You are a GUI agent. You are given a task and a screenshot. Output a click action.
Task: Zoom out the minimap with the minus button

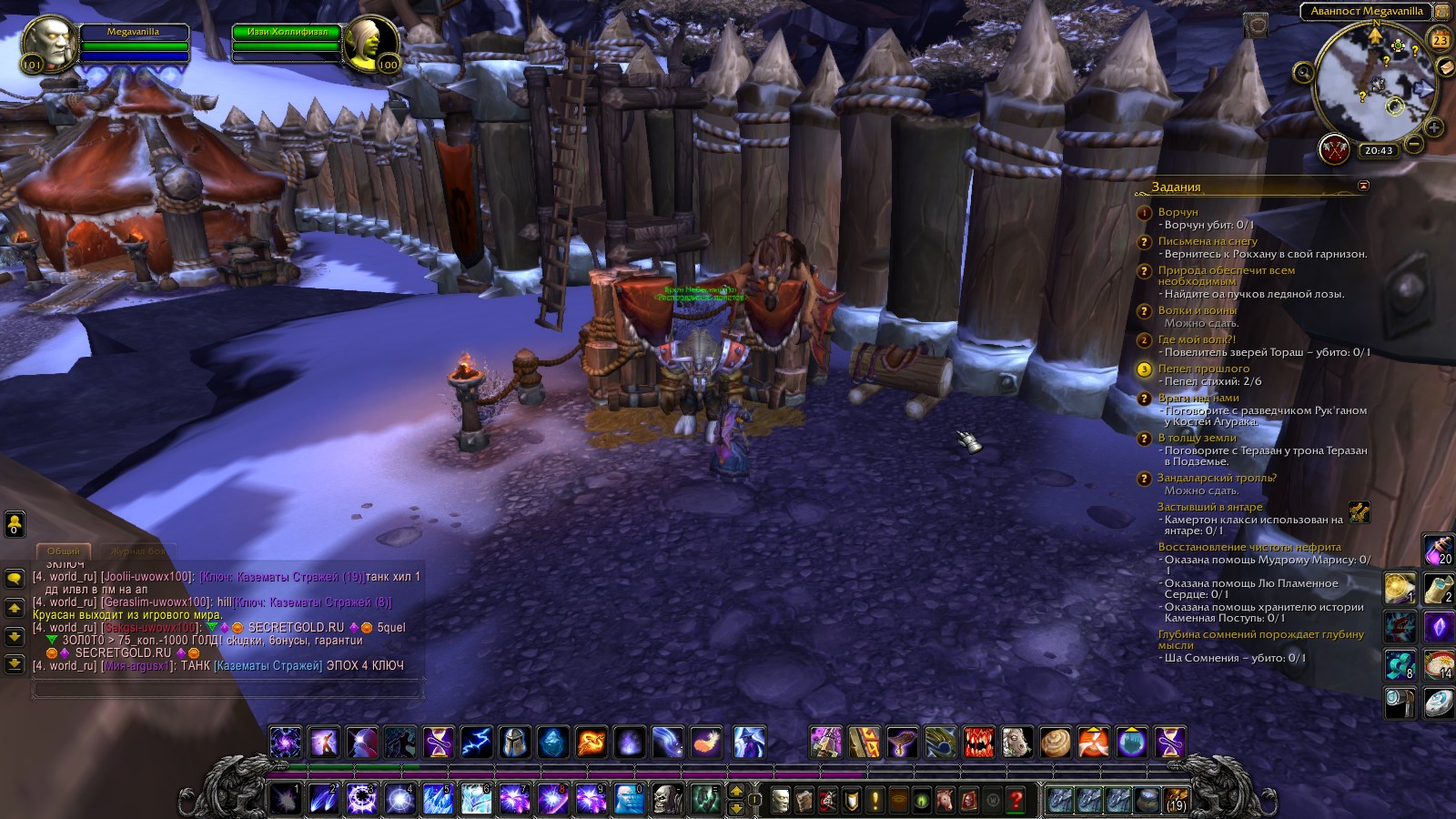(x=1414, y=144)
